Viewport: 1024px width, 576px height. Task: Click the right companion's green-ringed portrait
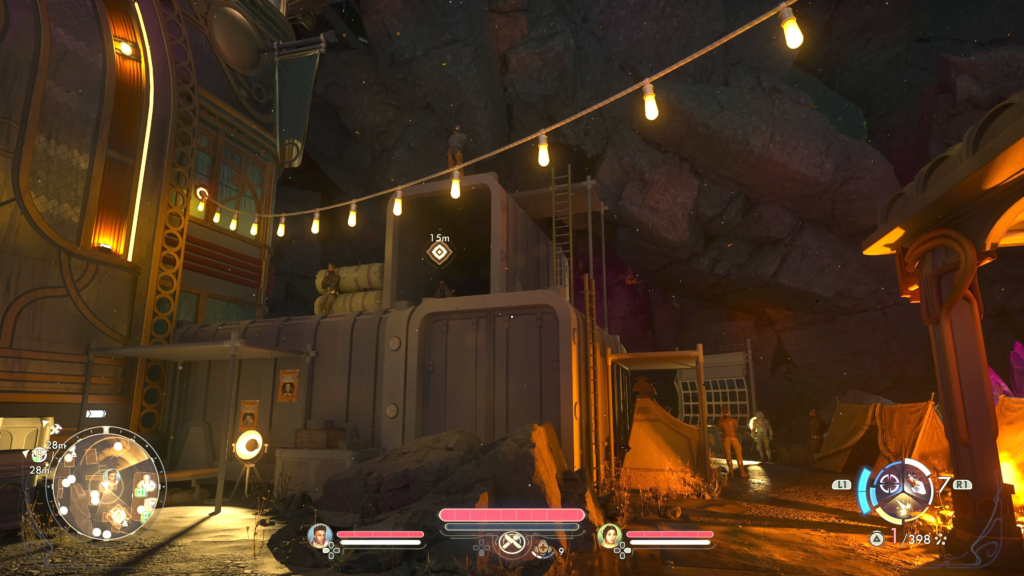coord(609,535)
